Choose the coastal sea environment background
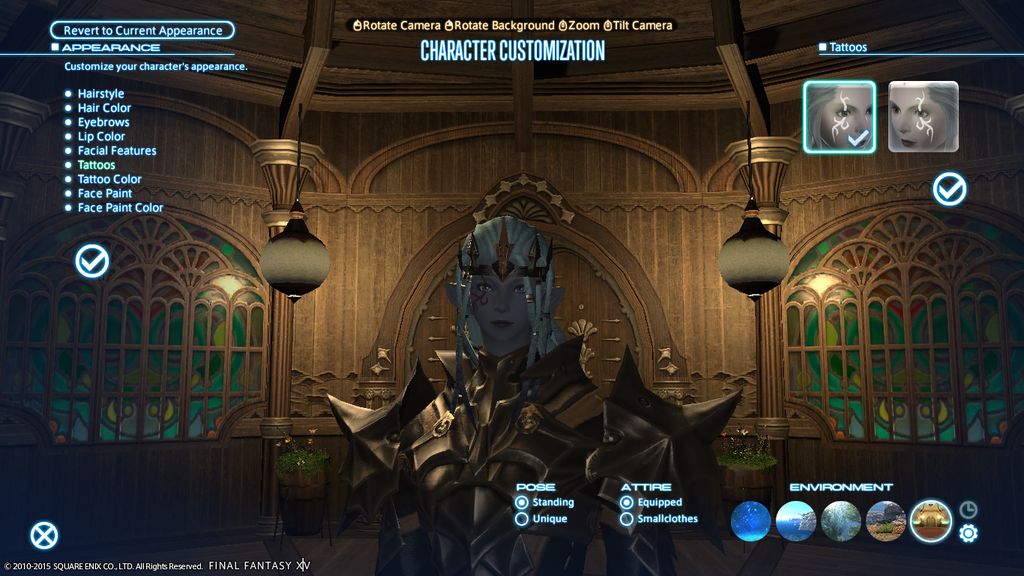 click(796, 521)
